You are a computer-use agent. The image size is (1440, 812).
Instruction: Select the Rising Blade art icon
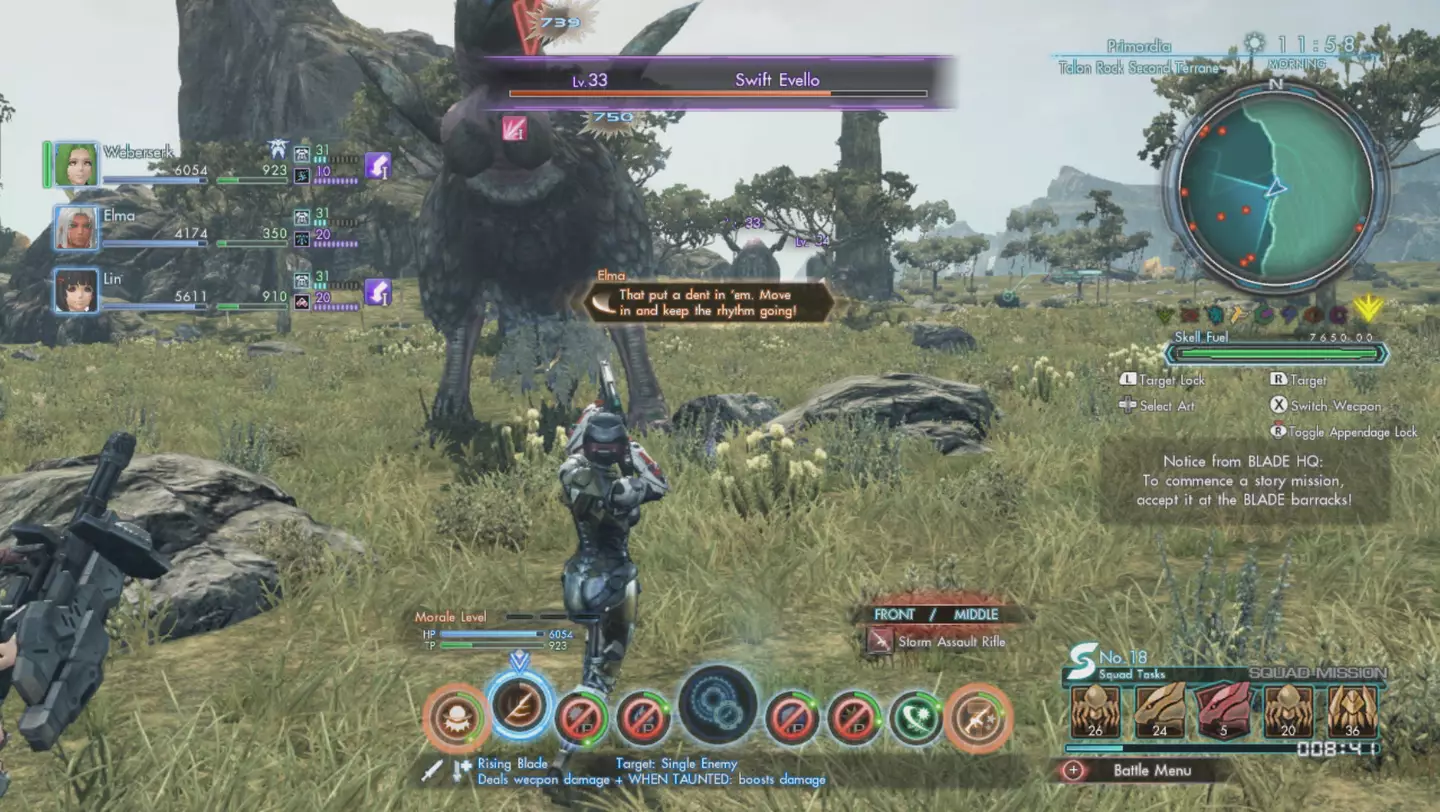(519, 712)
